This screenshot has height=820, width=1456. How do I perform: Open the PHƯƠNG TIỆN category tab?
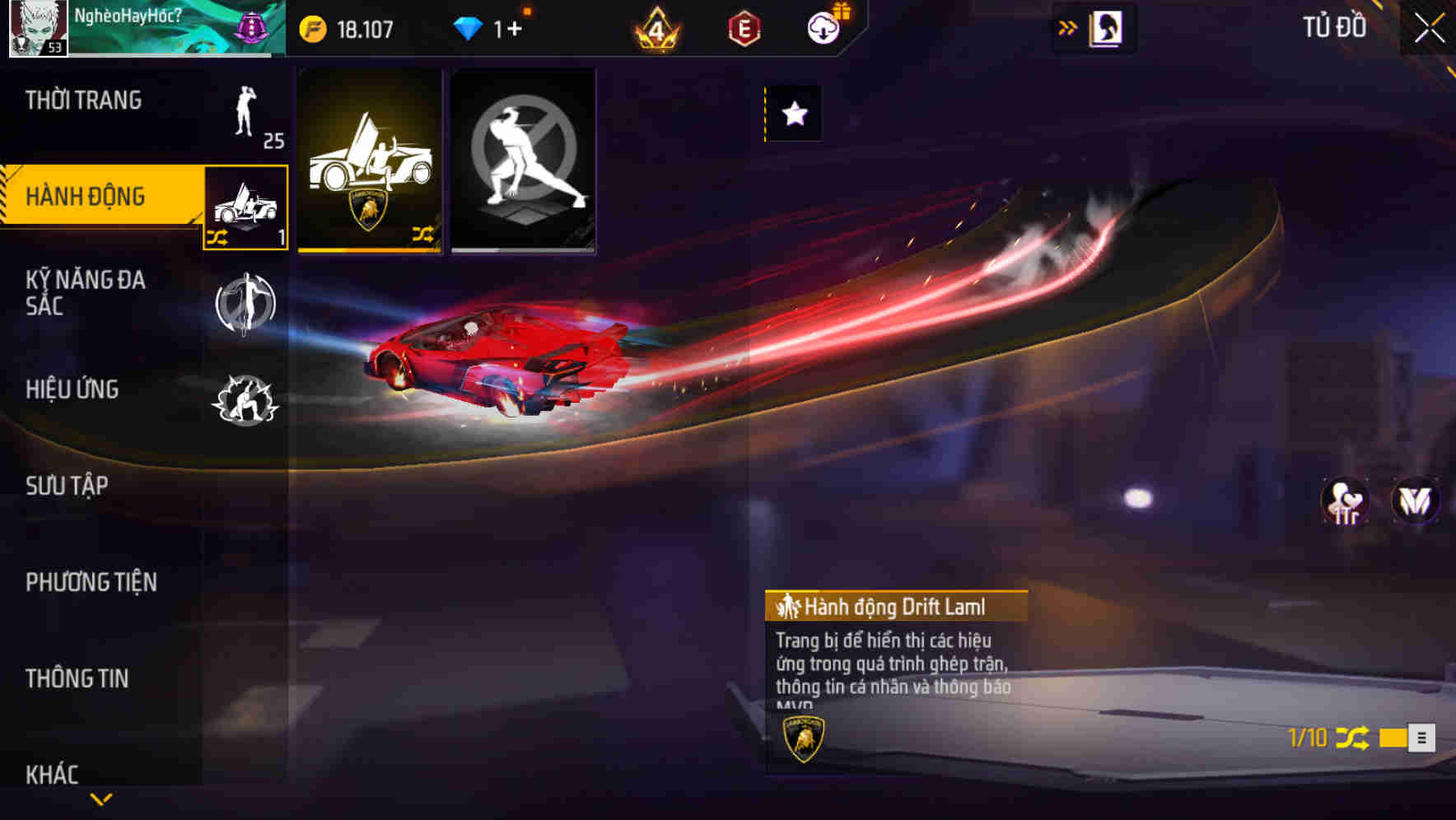[91, 581]
